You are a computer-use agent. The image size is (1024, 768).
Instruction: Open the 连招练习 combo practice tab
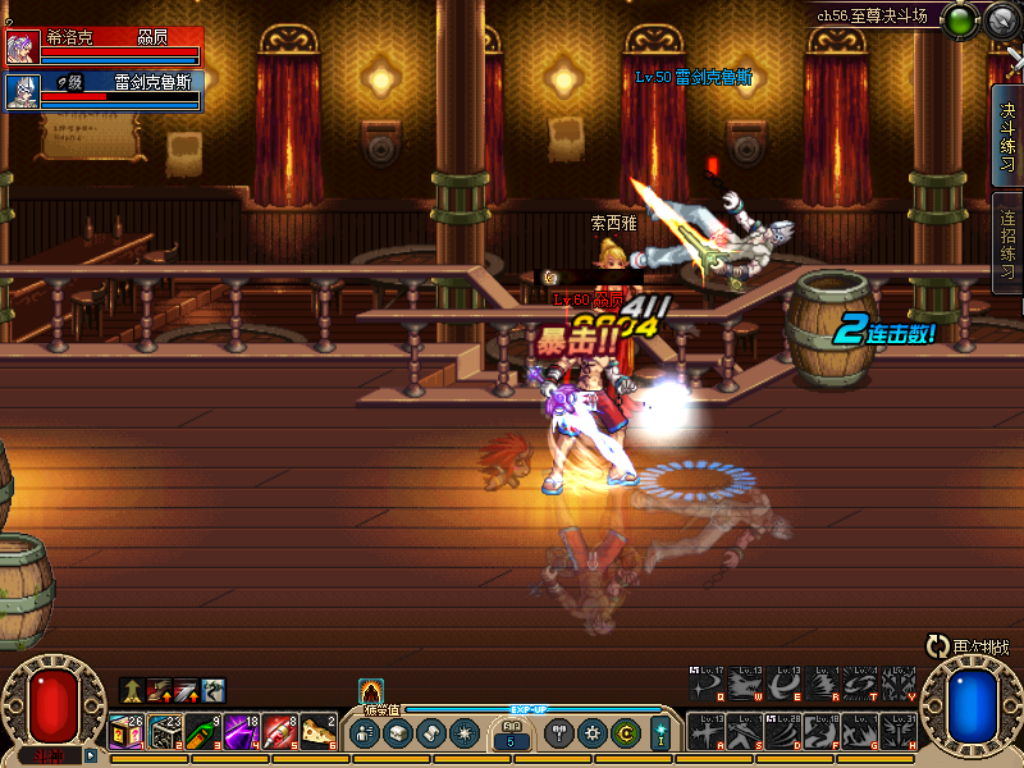pos(1008,243)
